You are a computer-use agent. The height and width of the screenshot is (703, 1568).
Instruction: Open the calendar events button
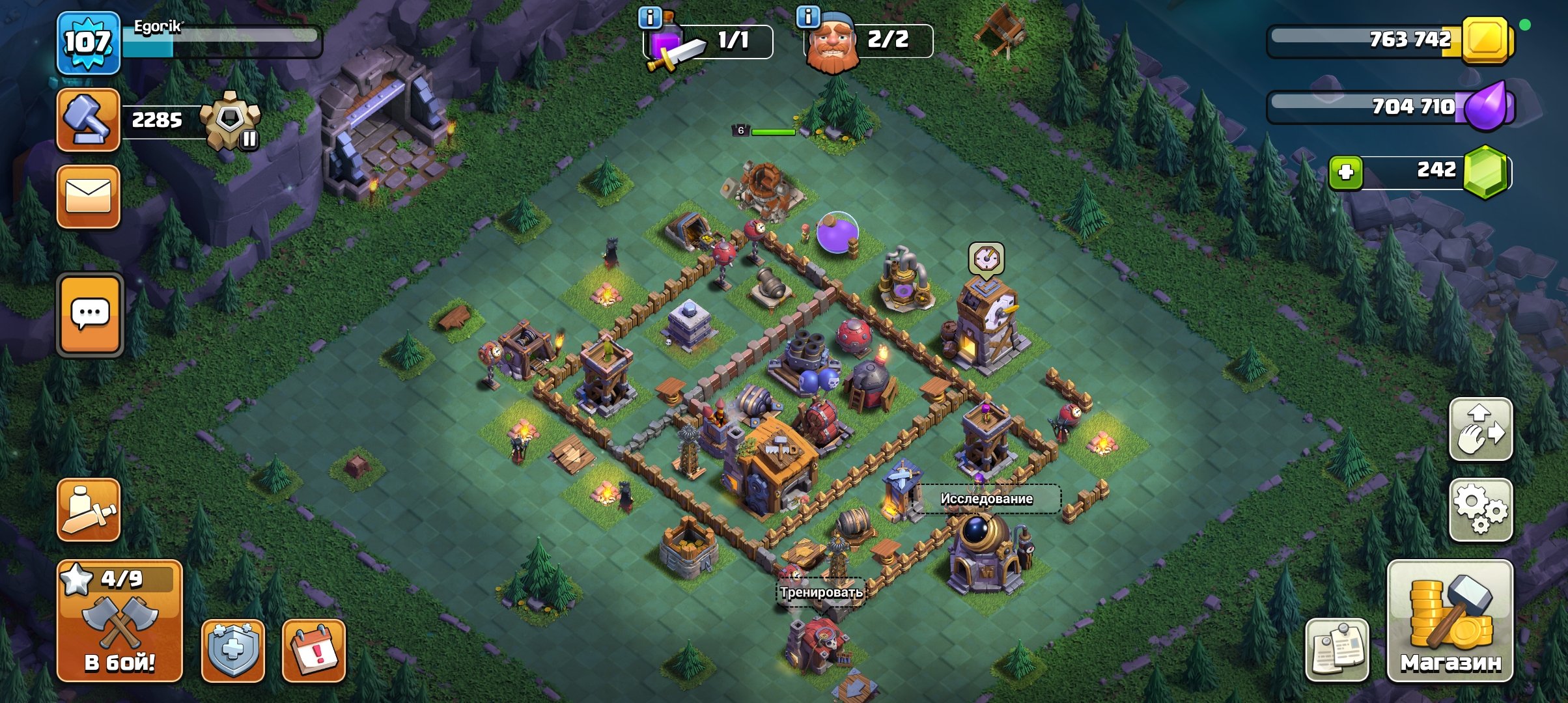click(313, 650)
